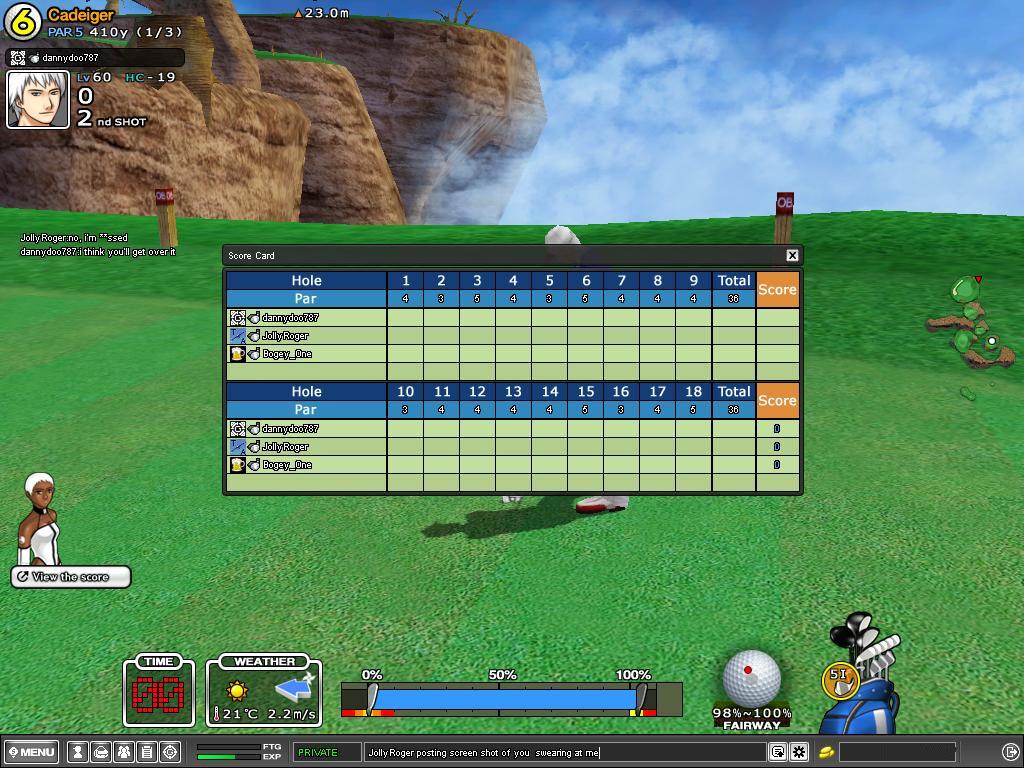Open the chat log icon
This screenshot has height=768, width=1024.
click(777, 752)
